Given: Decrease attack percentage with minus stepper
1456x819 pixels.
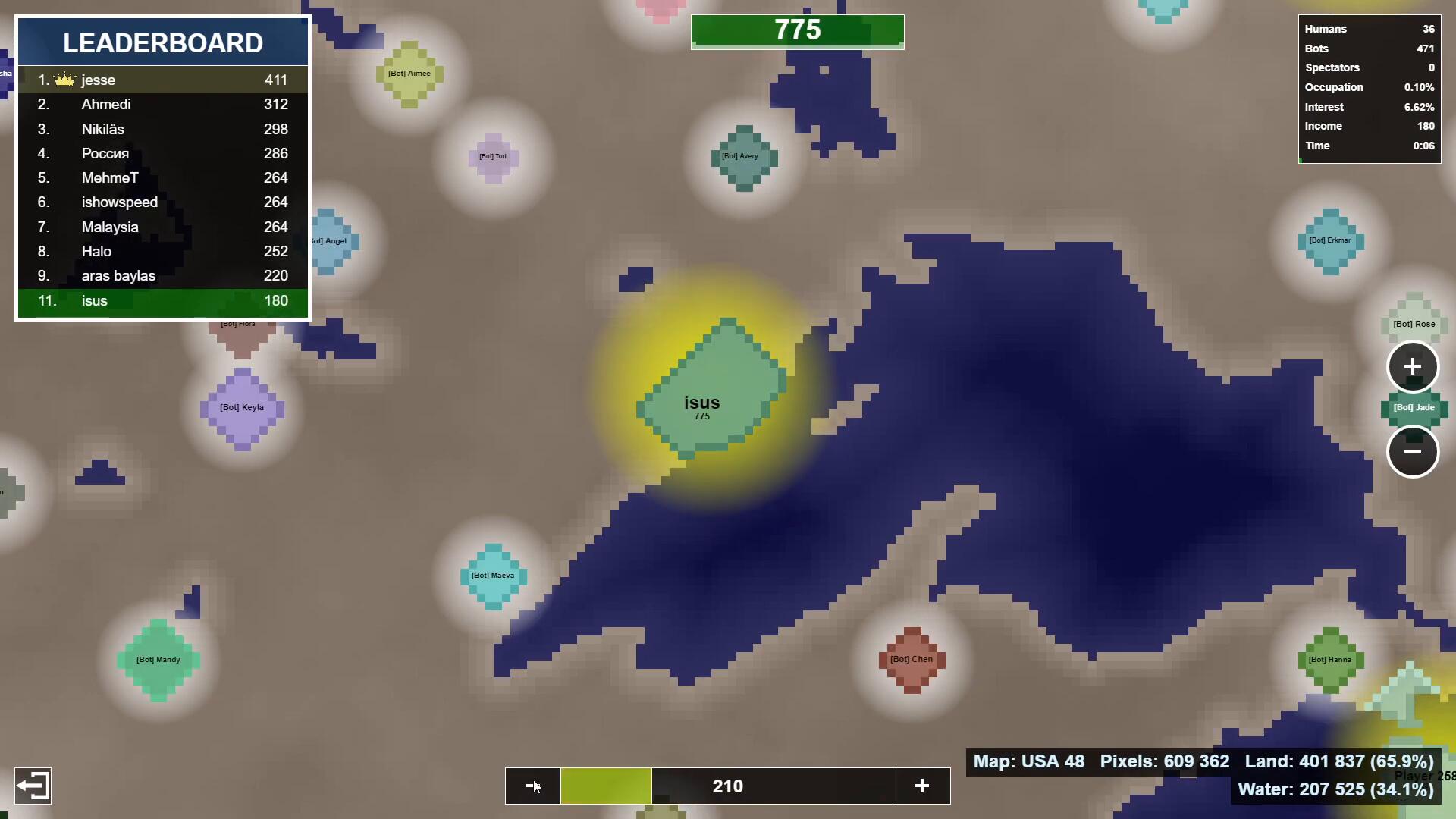Looking at the screenshot, I should click(x=533, y=786).
